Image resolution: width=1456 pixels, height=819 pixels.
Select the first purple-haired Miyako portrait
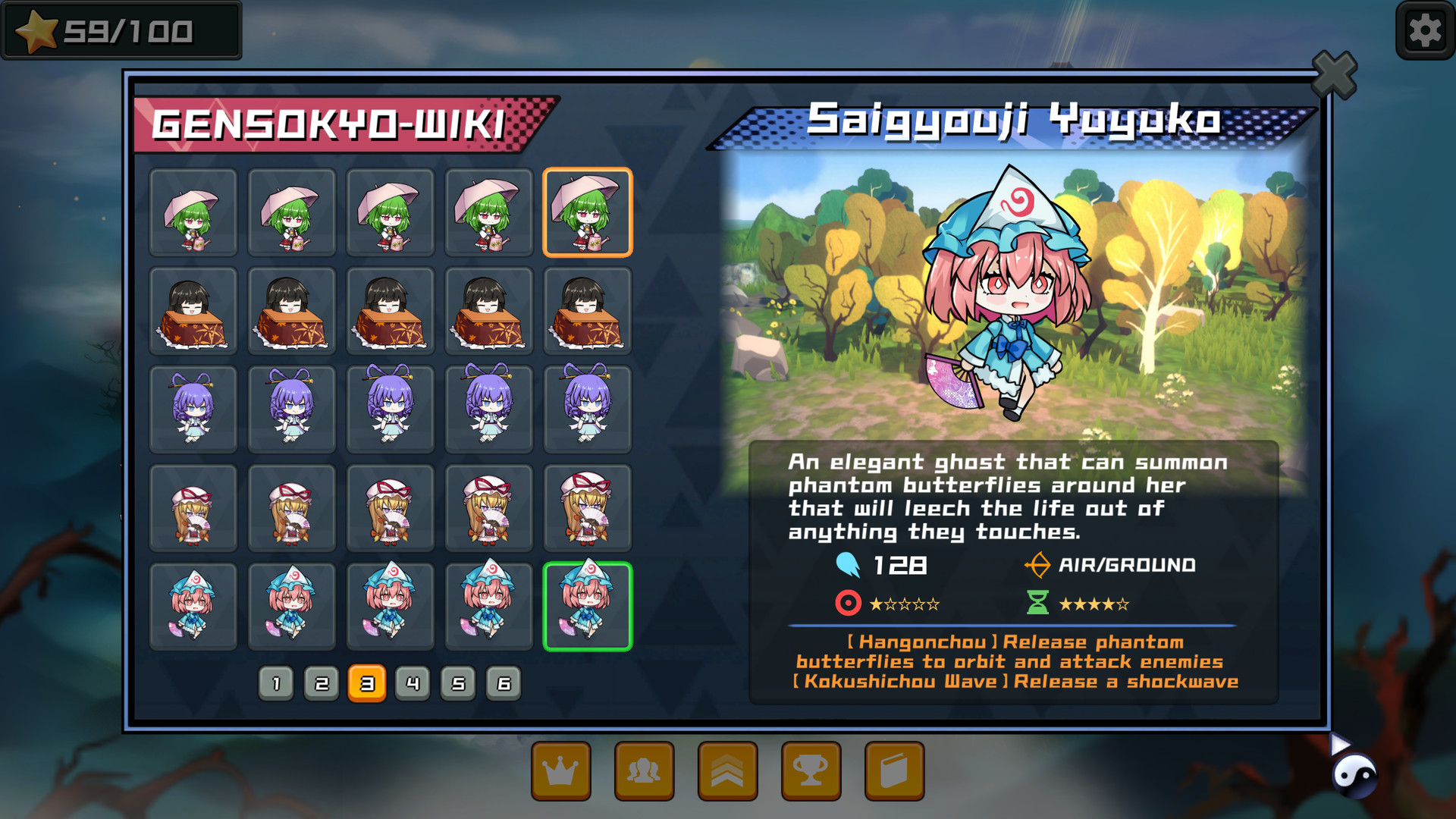[x=193, y=409]
